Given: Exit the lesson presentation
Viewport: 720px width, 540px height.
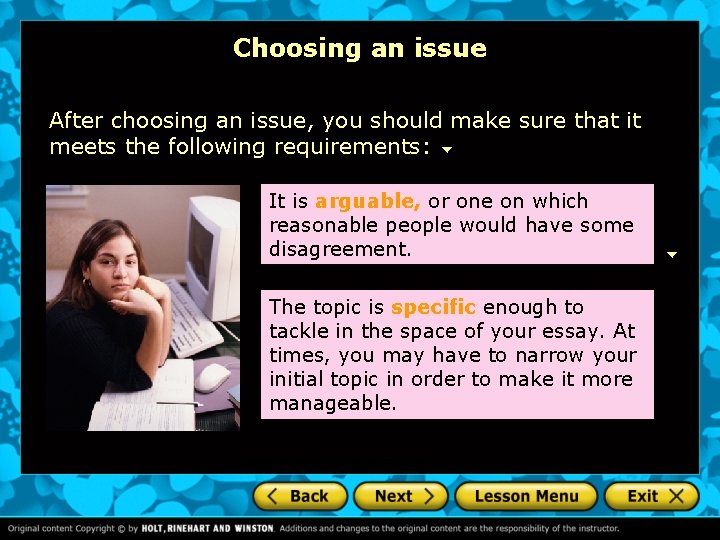Looking at the screenshot, I should (653, 496).
